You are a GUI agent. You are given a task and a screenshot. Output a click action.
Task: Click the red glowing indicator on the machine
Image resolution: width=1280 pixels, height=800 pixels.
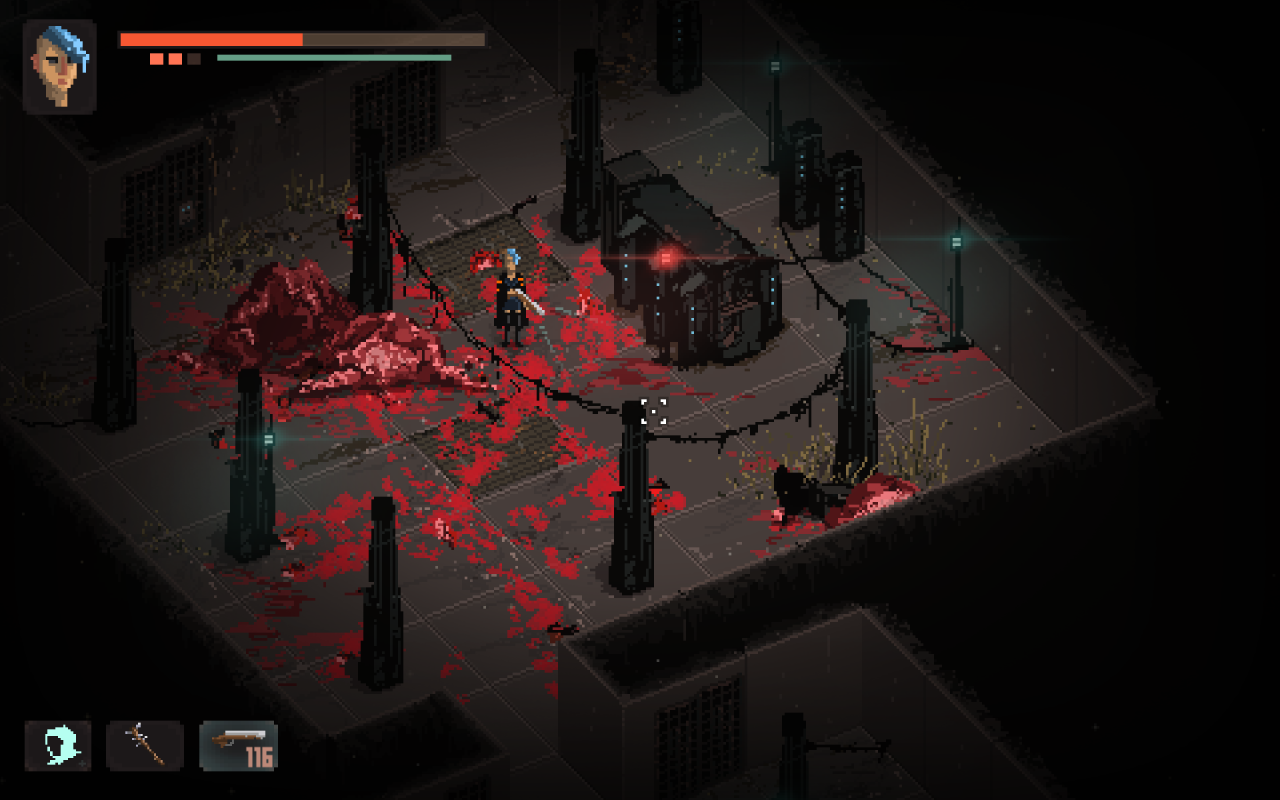click(x=663, y=257)
